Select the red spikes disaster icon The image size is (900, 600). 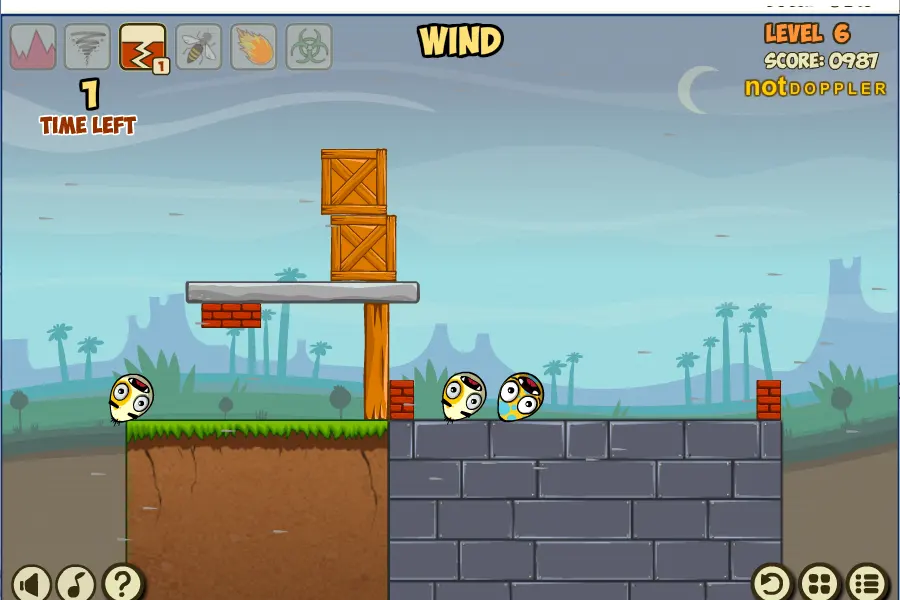coord(33,47)
